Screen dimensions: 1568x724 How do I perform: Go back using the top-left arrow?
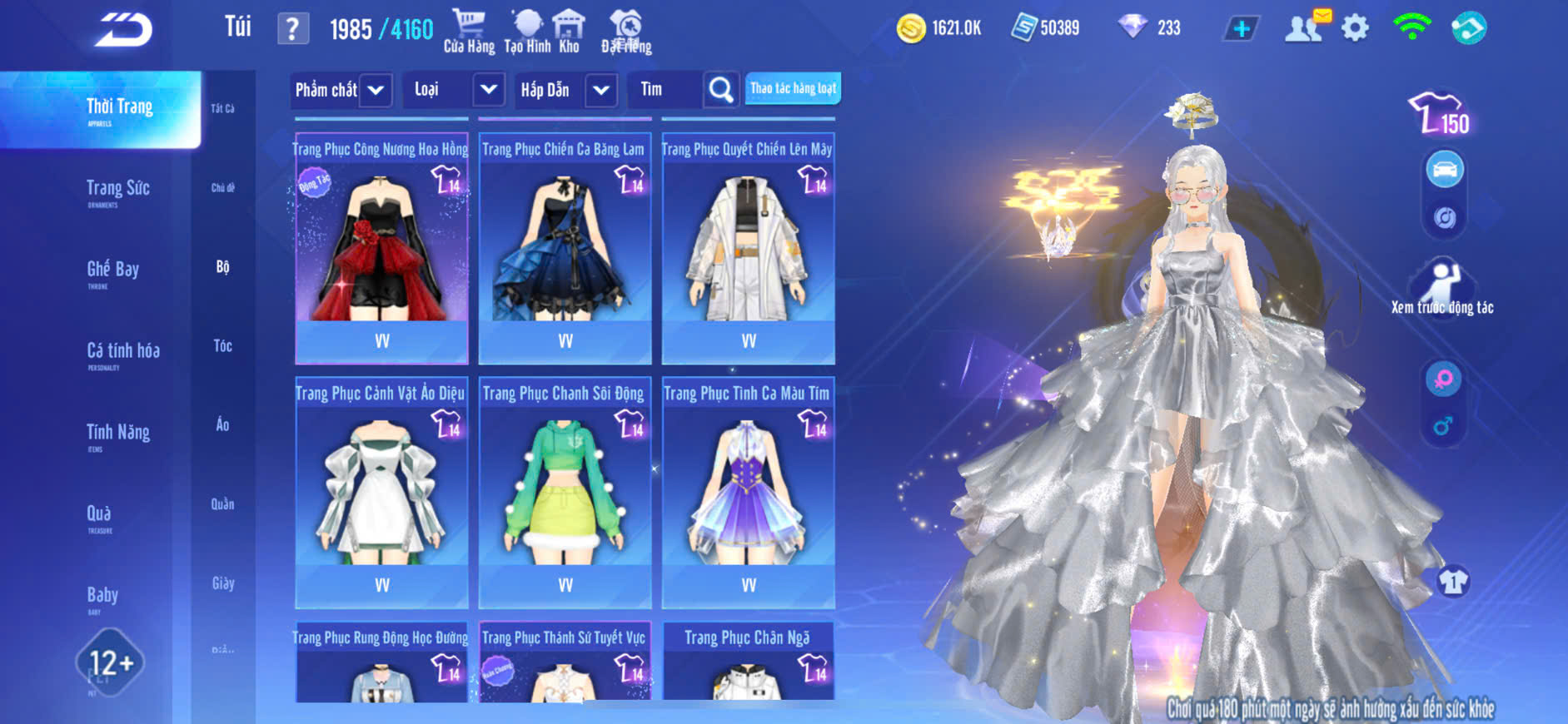pos(123,30)
